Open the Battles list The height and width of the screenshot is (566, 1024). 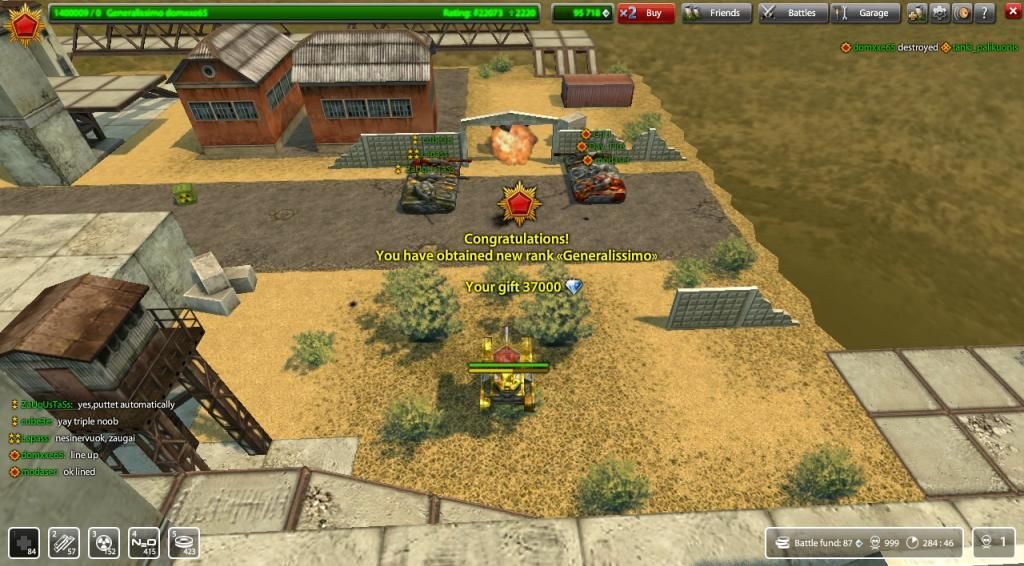791,13
